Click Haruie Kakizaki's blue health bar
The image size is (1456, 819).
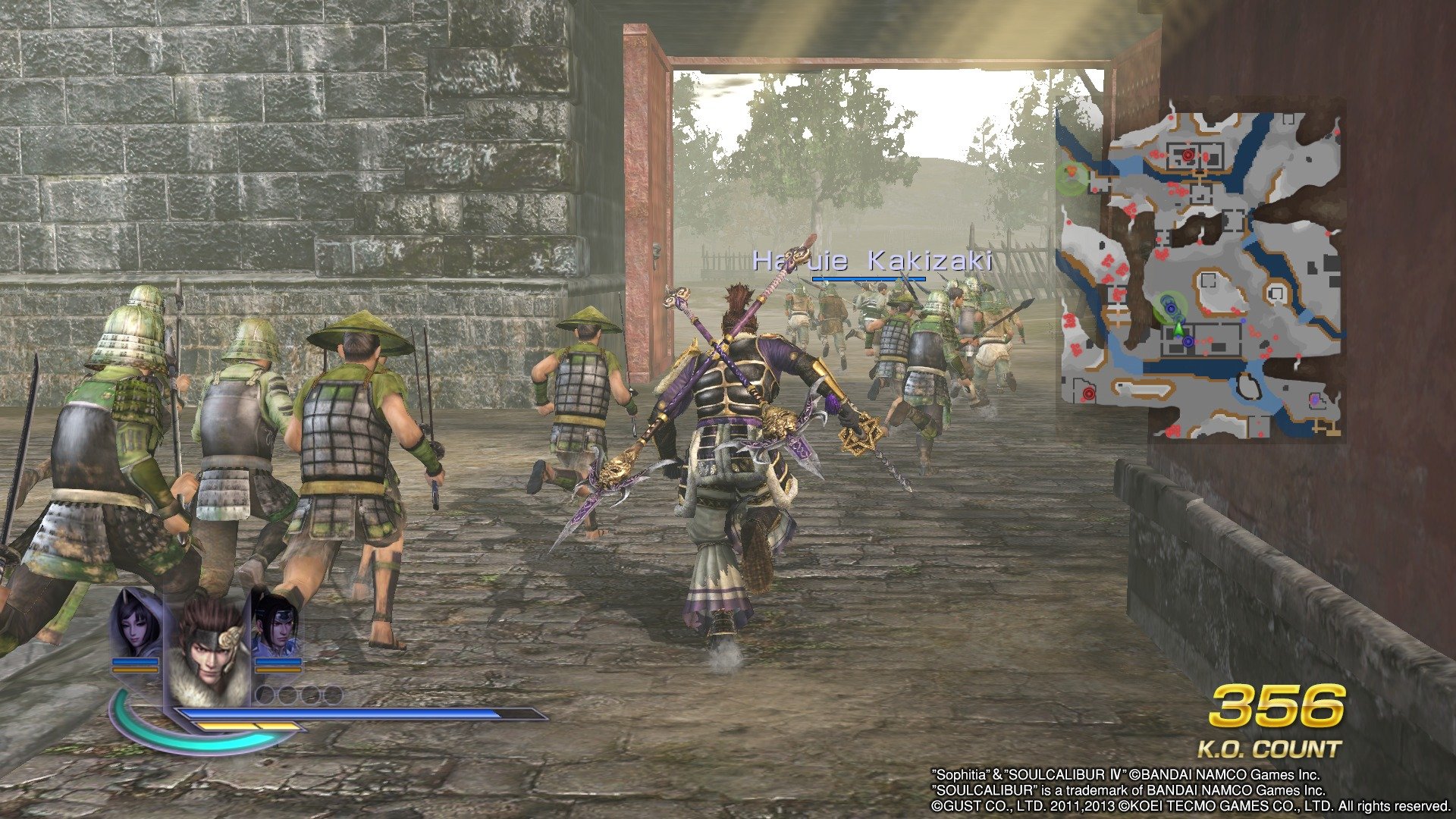click(868, 278)
